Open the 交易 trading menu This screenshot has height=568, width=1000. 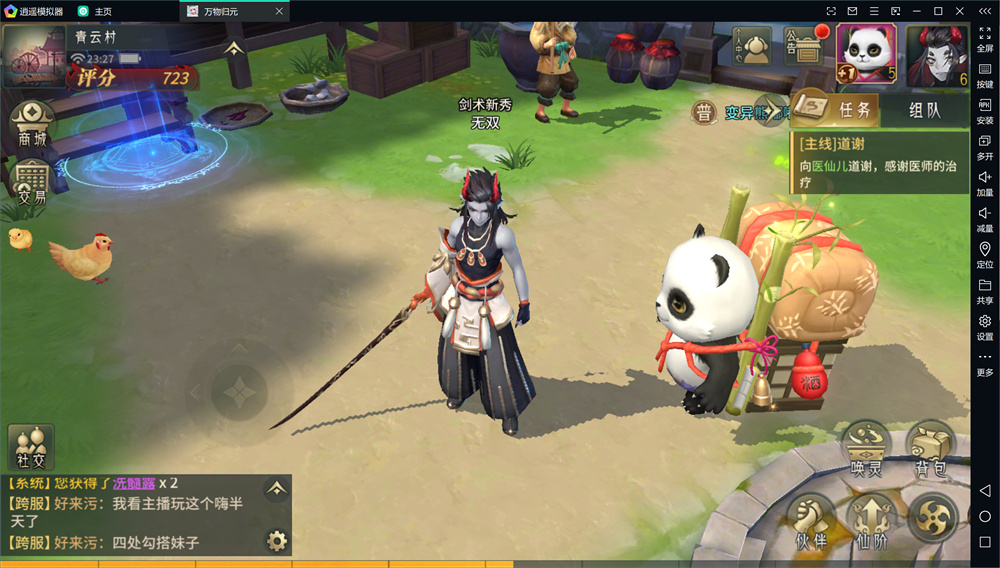click(31, 183)
